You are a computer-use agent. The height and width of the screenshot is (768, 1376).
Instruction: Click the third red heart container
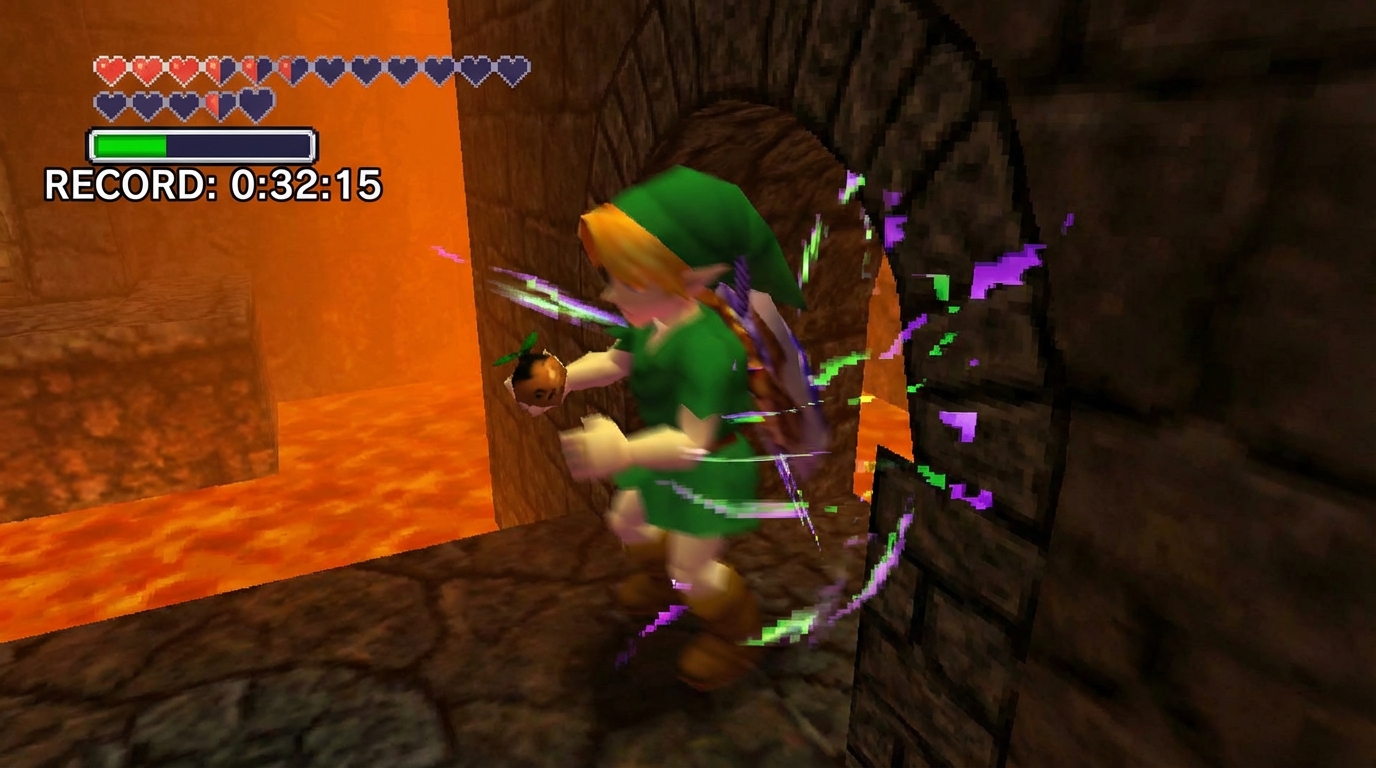tap(187, 66)
